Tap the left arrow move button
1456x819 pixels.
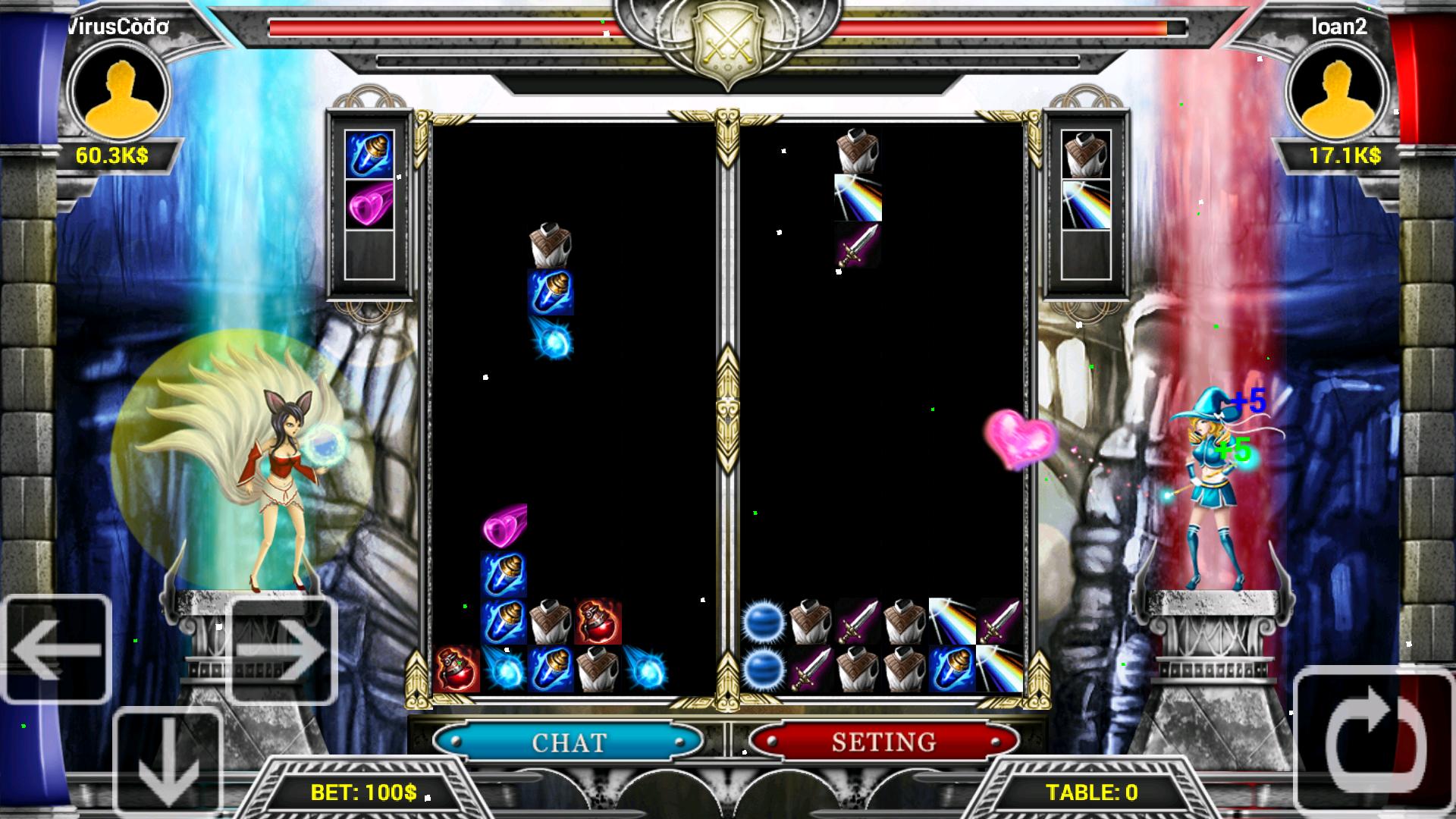(x=57, y=649)
